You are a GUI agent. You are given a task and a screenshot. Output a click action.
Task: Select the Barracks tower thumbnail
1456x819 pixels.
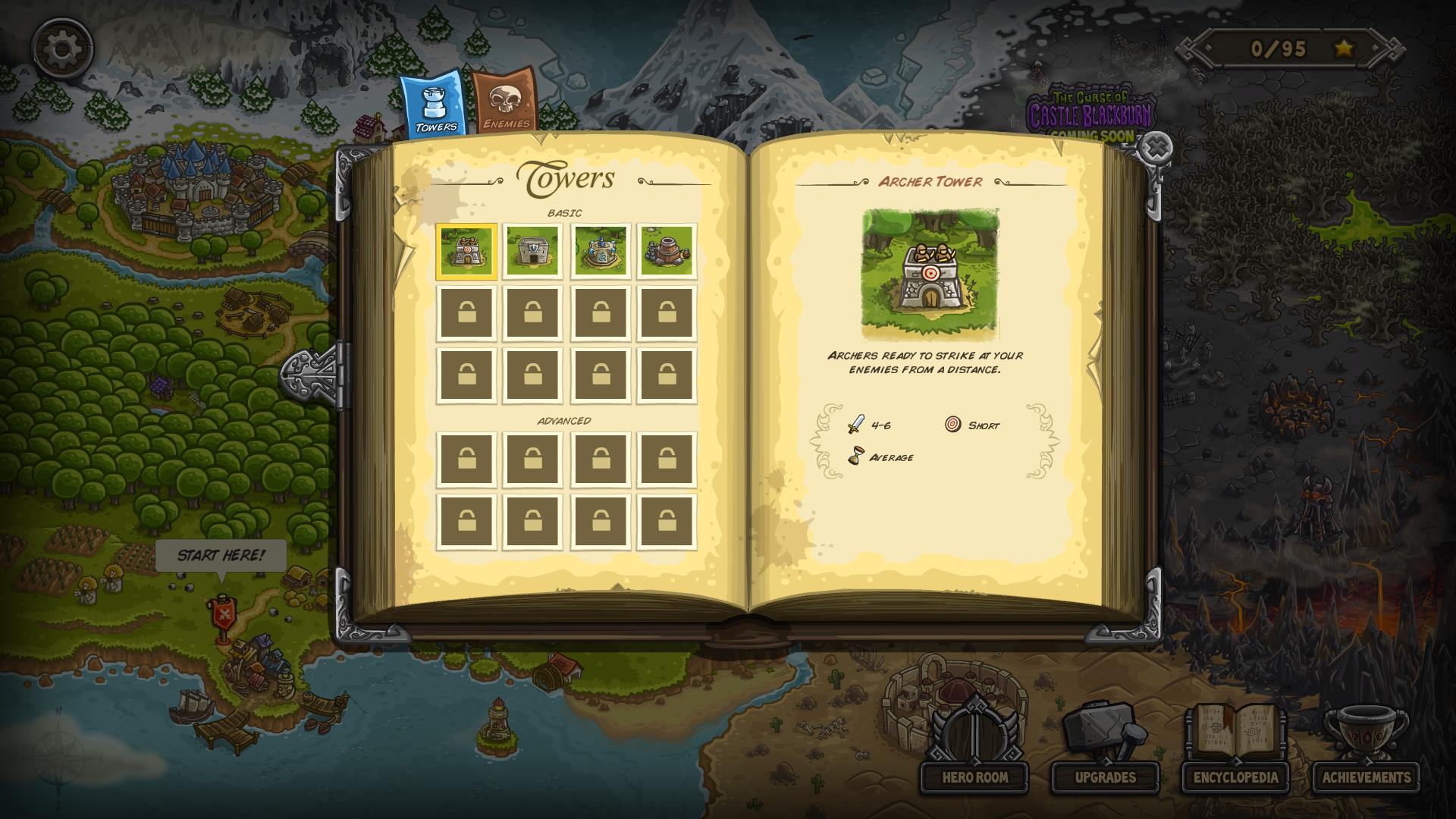point(533,251)
